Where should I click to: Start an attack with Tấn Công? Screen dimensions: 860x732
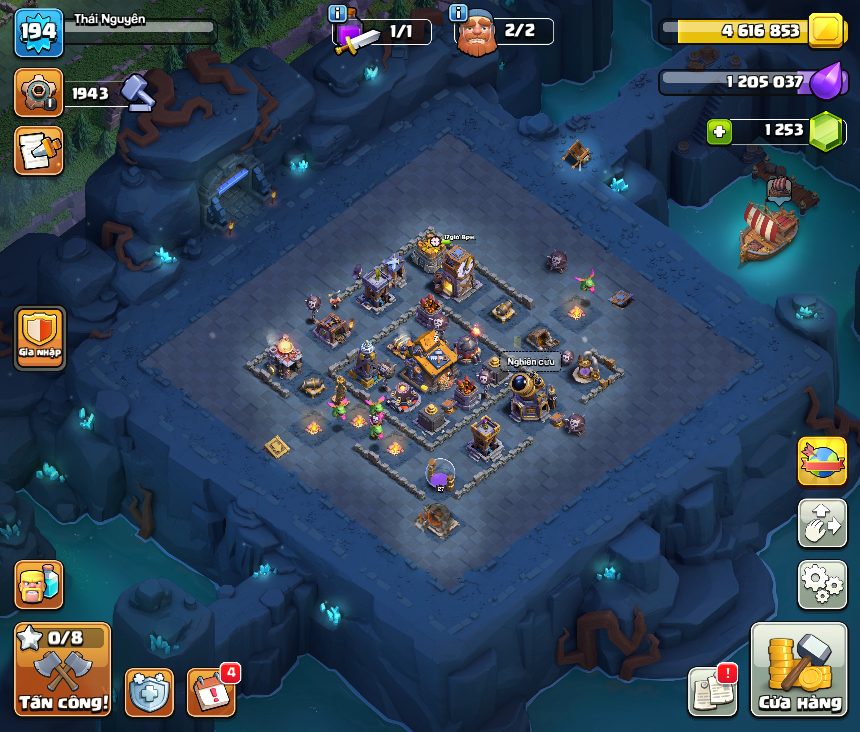(x=62, y=669)
